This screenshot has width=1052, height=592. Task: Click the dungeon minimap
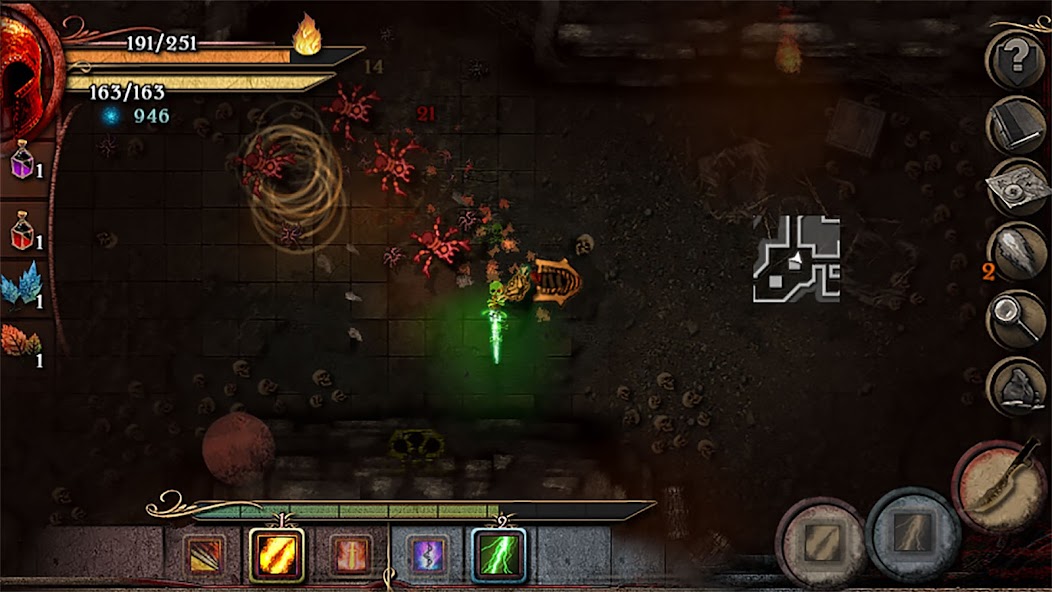pyautogui.click(x=796, y=258)
